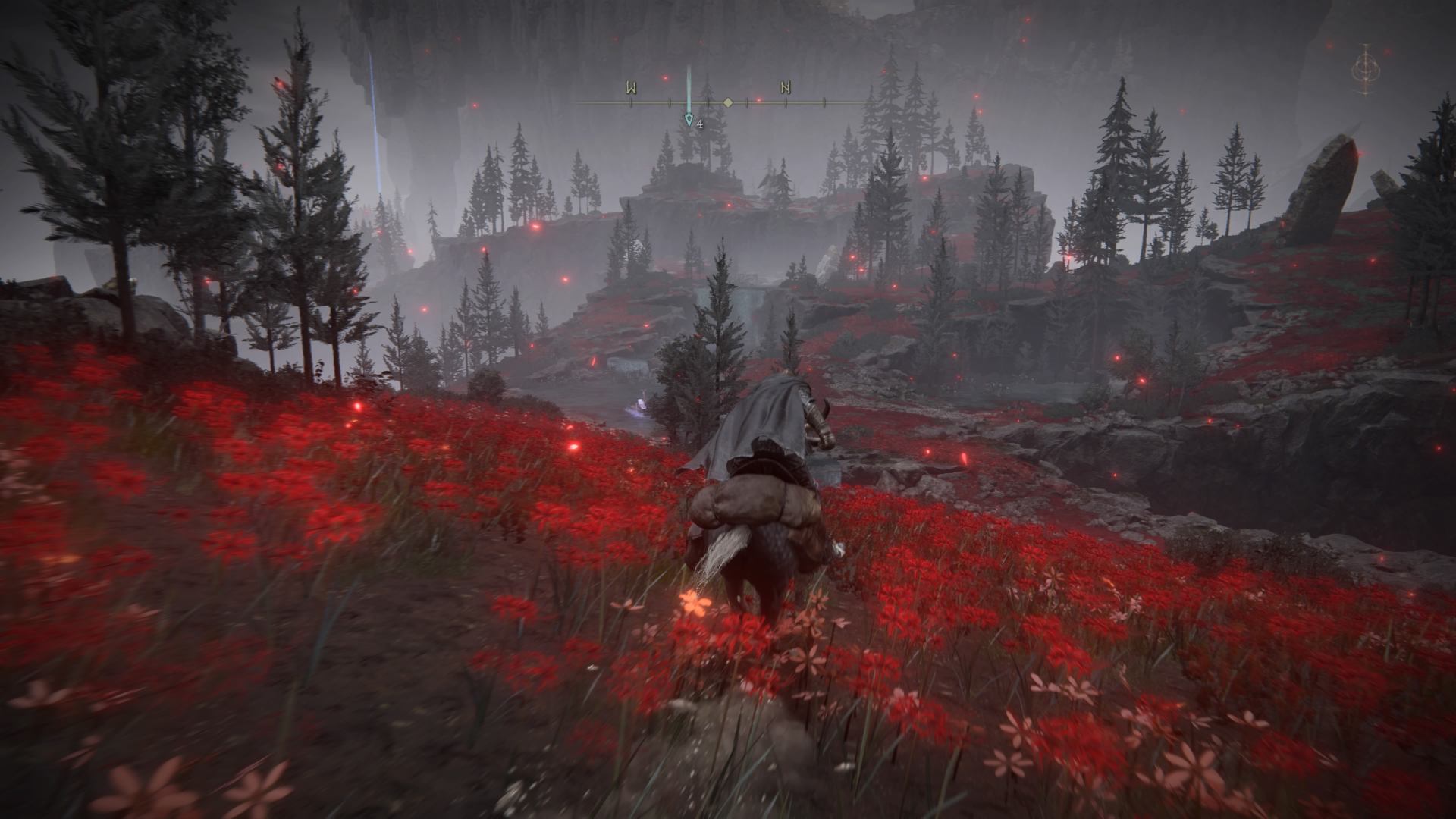Click the W direction letter on the compass
Screen dimensions: 1456x819
point(631,89)
